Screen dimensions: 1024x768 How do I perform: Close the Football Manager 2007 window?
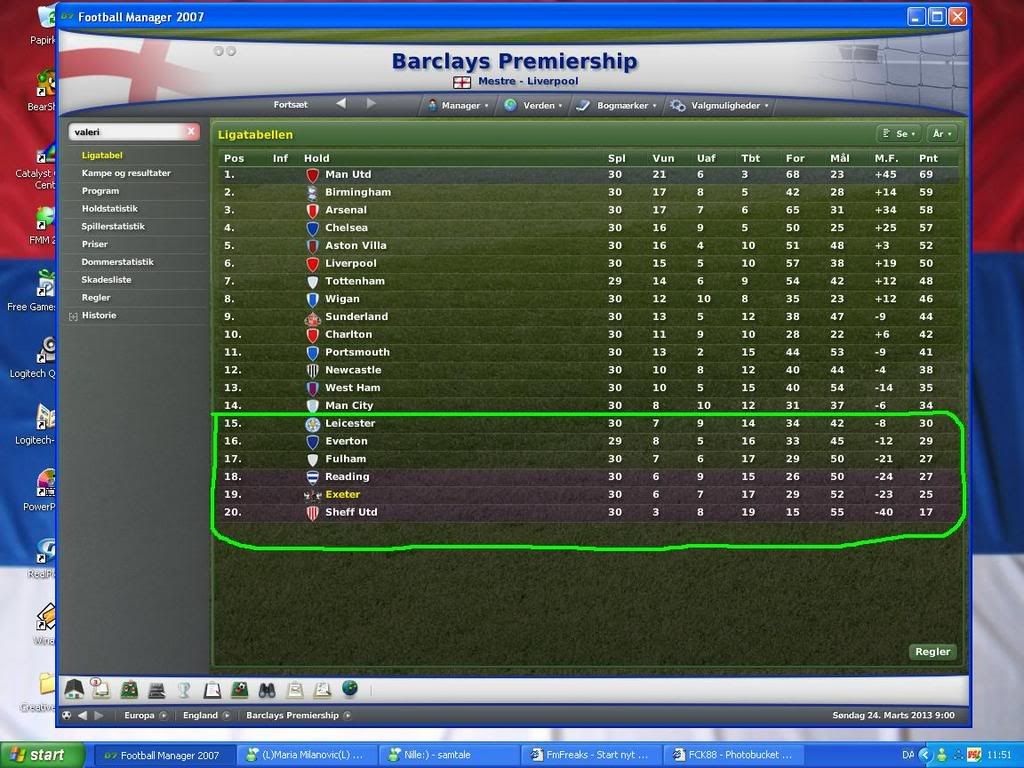958,16
